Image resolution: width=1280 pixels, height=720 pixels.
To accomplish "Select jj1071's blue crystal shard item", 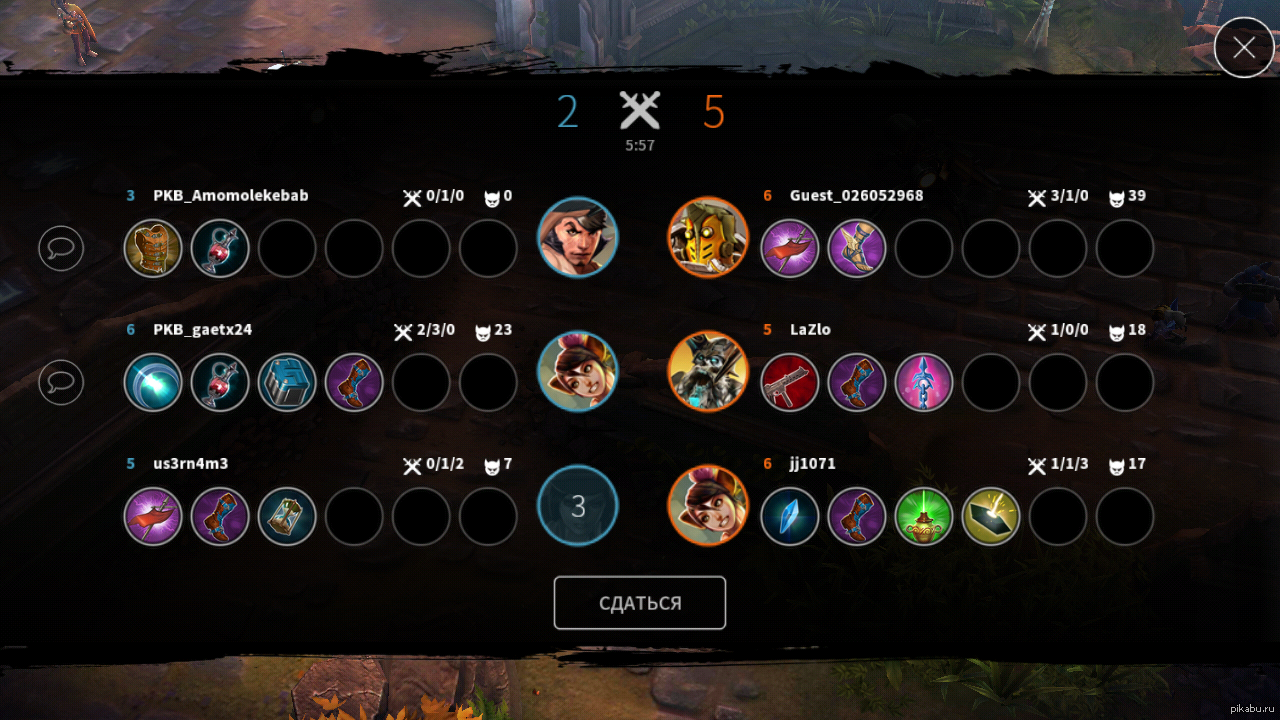I will click(790, 516).
